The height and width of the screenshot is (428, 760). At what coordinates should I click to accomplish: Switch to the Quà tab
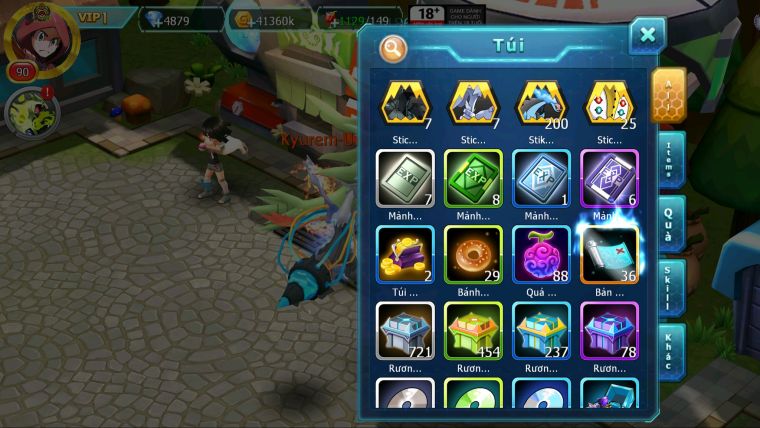(668, 223)
